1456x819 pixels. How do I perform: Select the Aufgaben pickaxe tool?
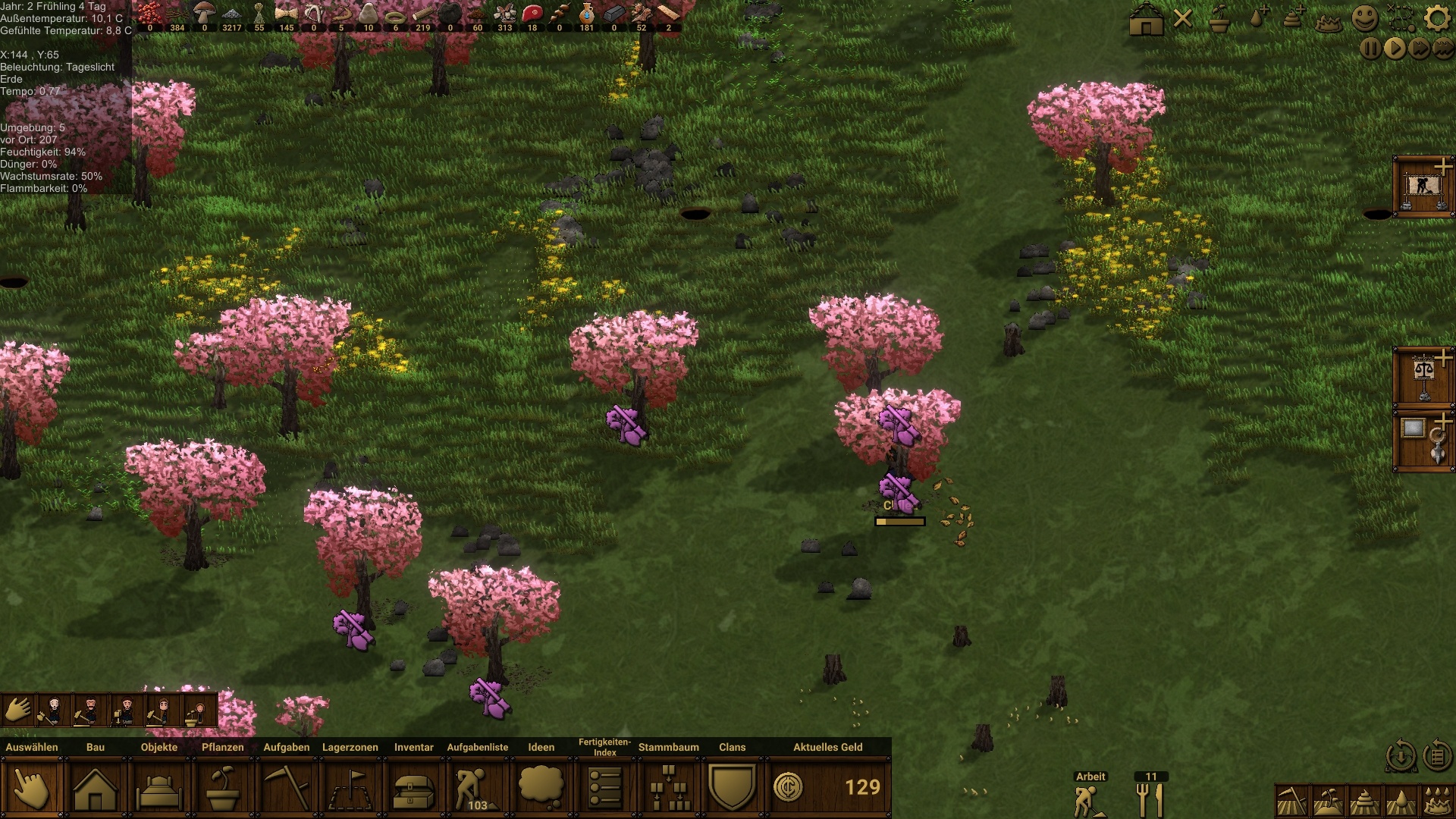(287, 789)
